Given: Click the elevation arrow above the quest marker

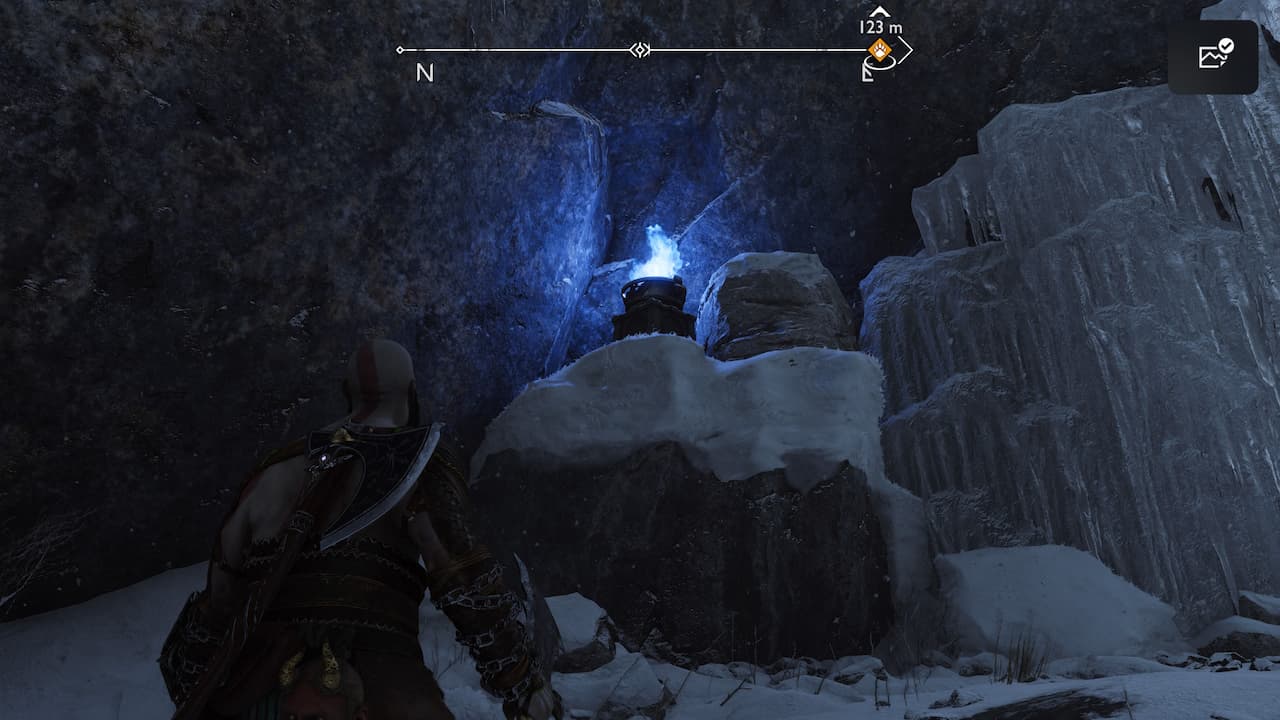Looking at the screenshot, I should [878, 11].
